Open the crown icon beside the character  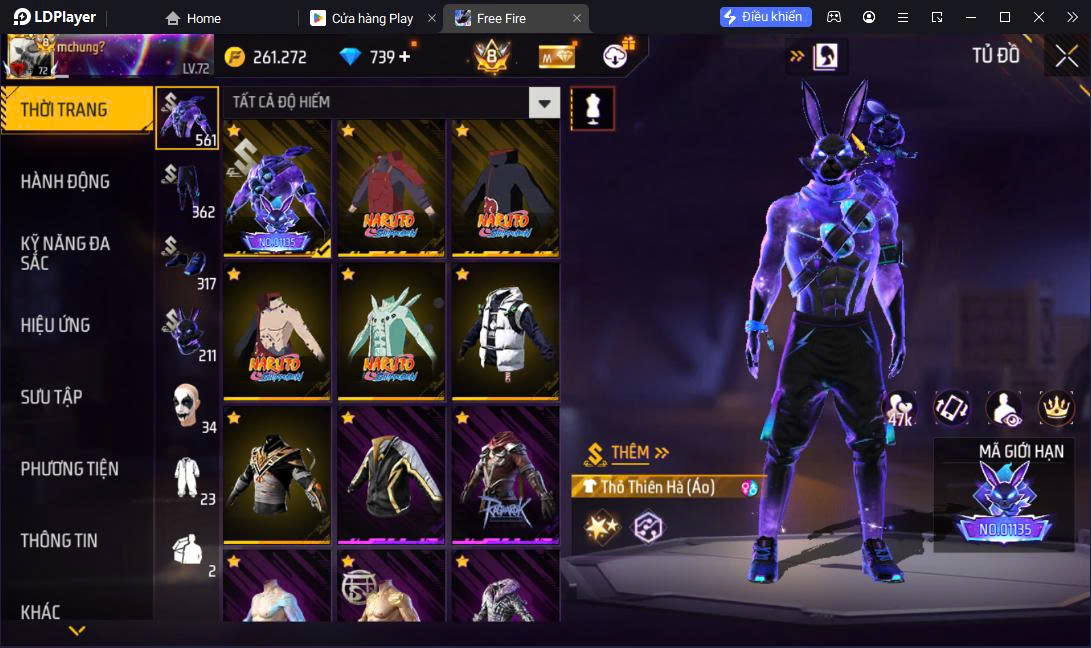click(x=1055, y=406)
